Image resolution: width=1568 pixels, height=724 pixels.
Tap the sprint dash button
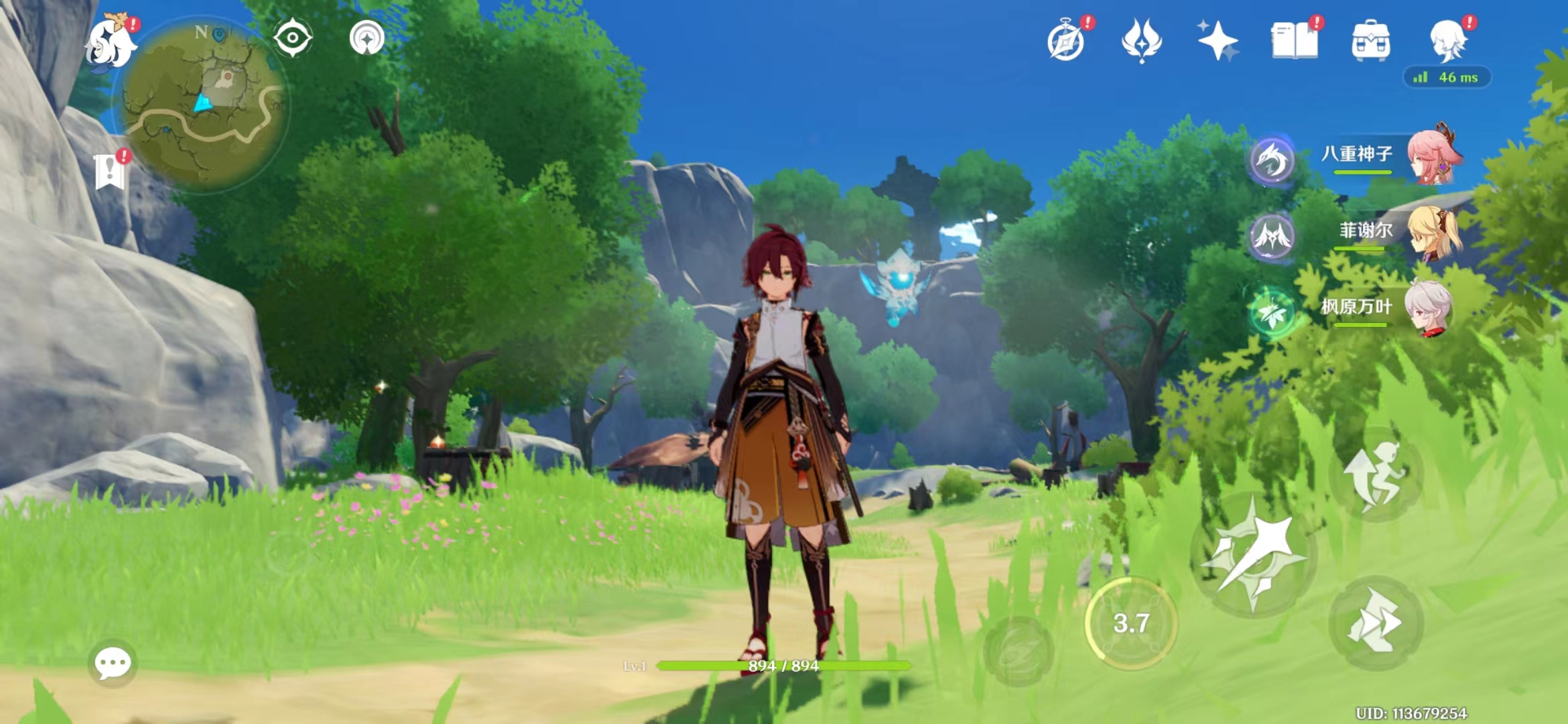(1376, 623)
